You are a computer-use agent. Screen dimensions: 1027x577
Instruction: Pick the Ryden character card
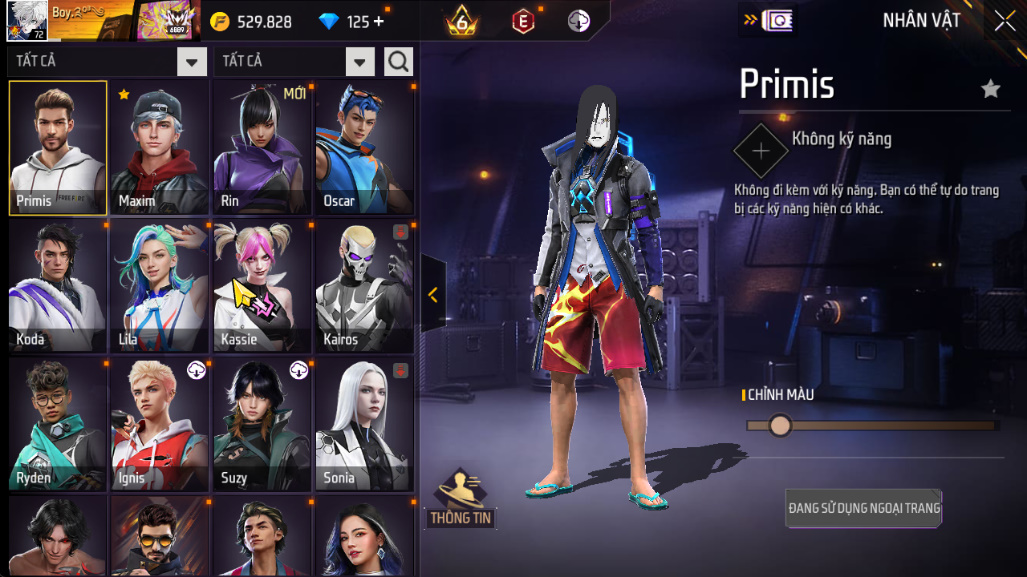58,425
